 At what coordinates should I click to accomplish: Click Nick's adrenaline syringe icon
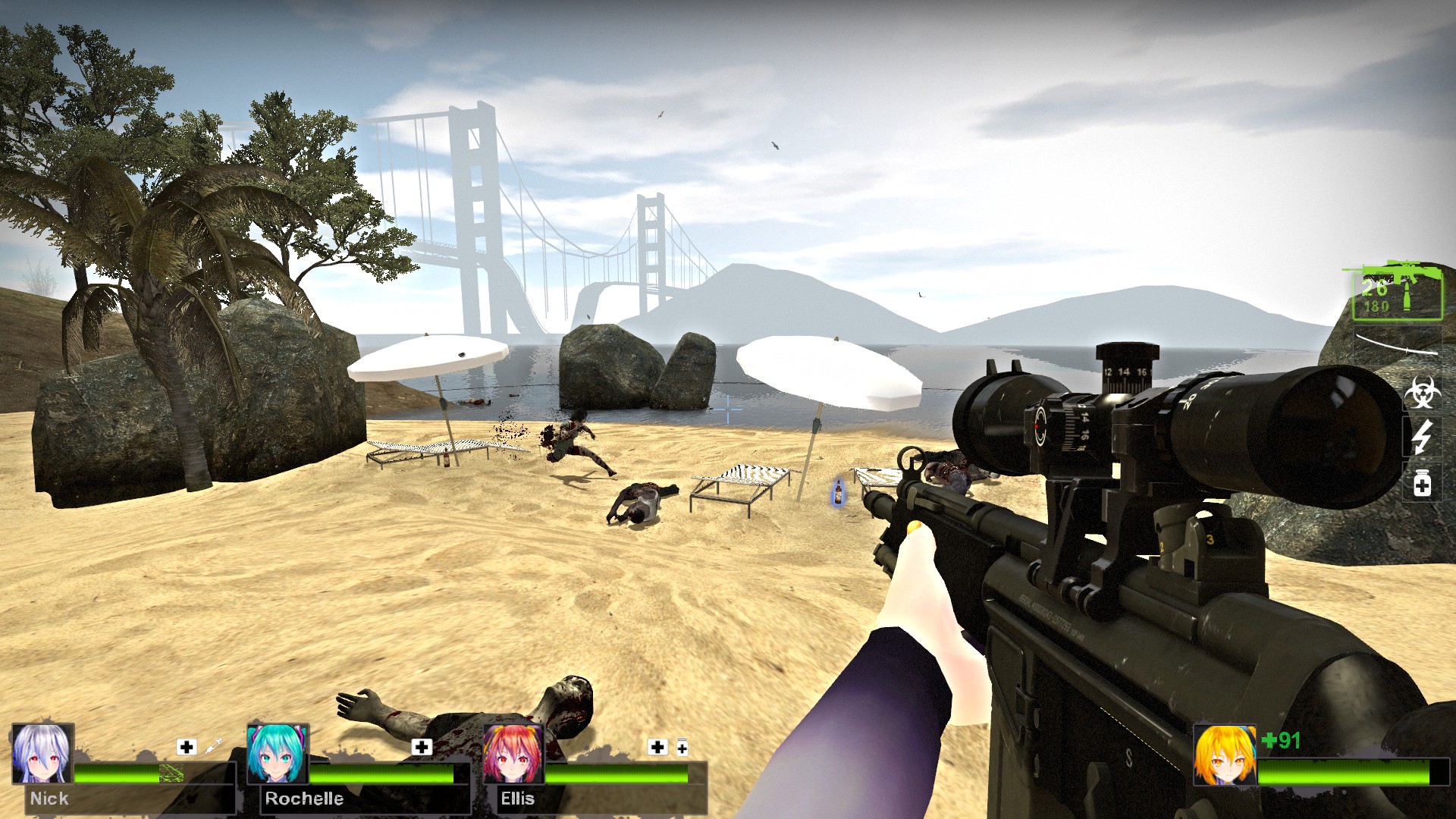pyautogui.click(x=214, y=746)
